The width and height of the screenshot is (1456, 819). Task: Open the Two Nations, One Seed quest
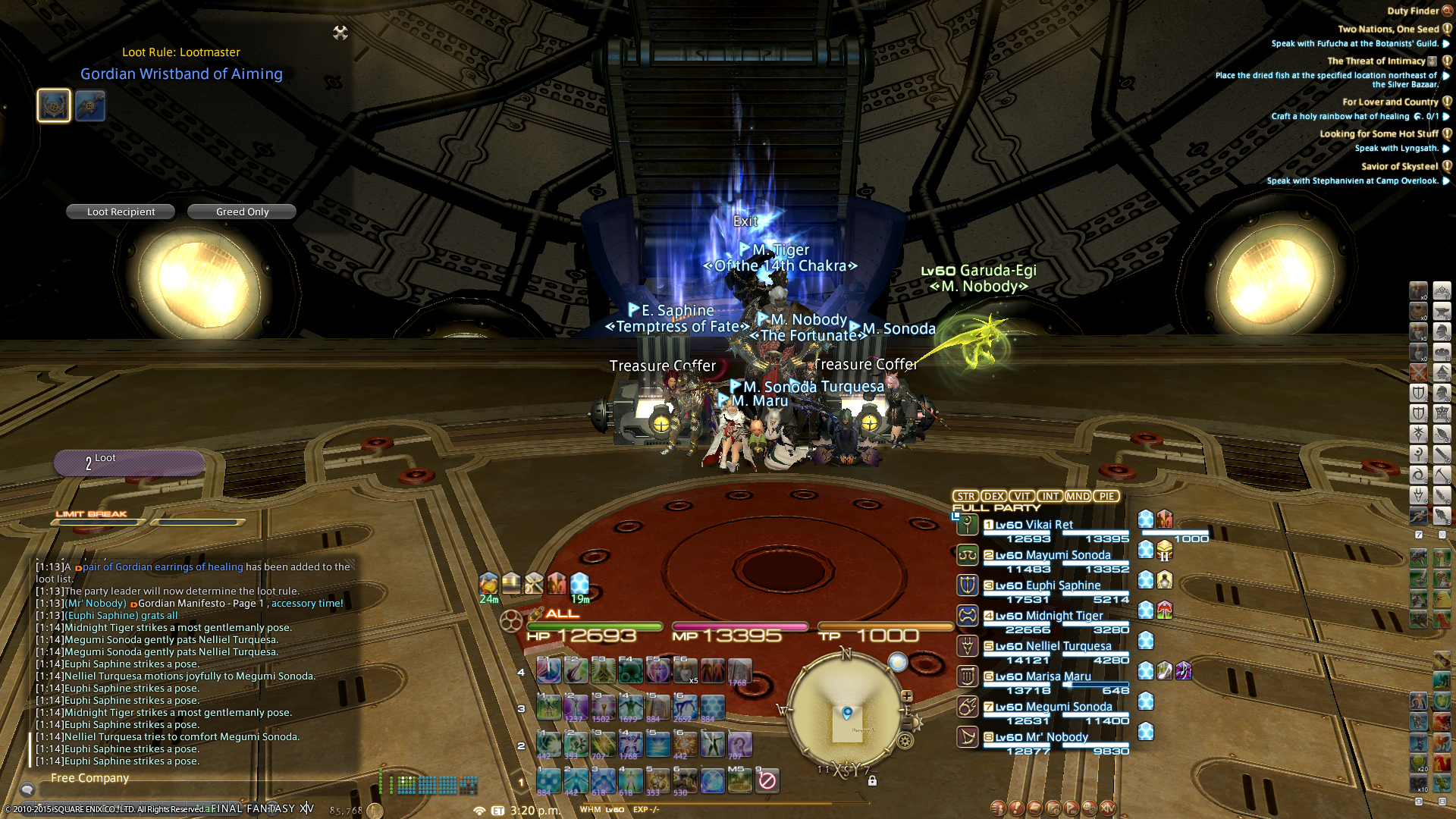coord(1388,29)
